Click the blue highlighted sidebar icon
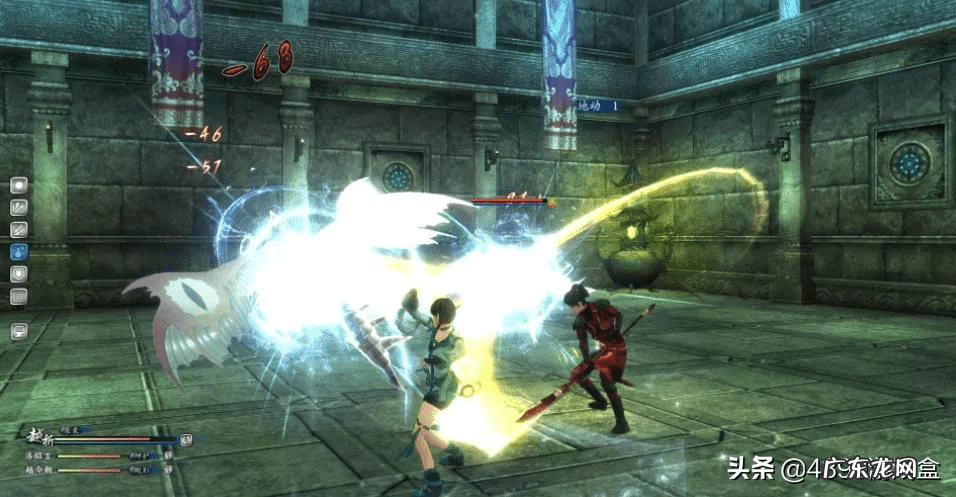The width and height of the screenshot is (956, 497). (18, 252)
